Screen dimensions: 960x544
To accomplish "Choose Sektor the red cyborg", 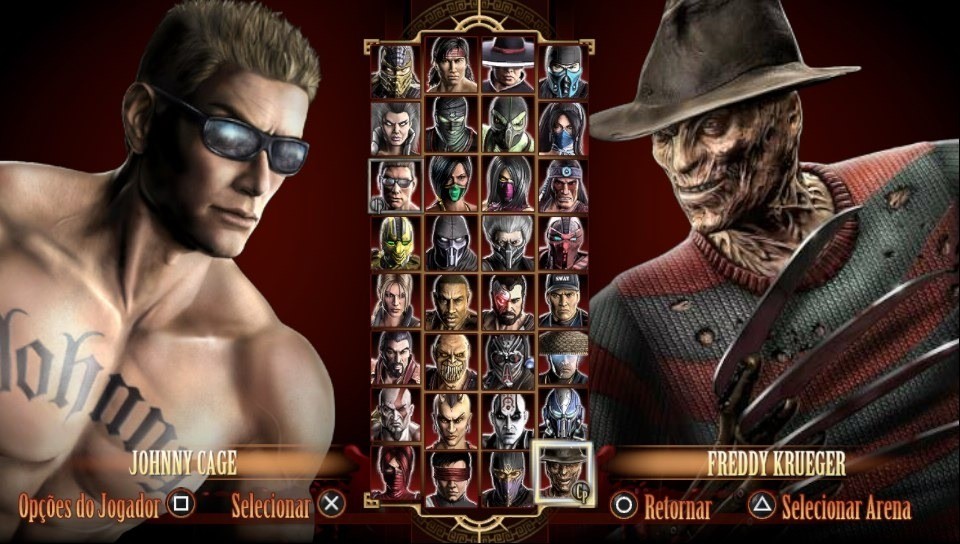I will pos(563,243).
